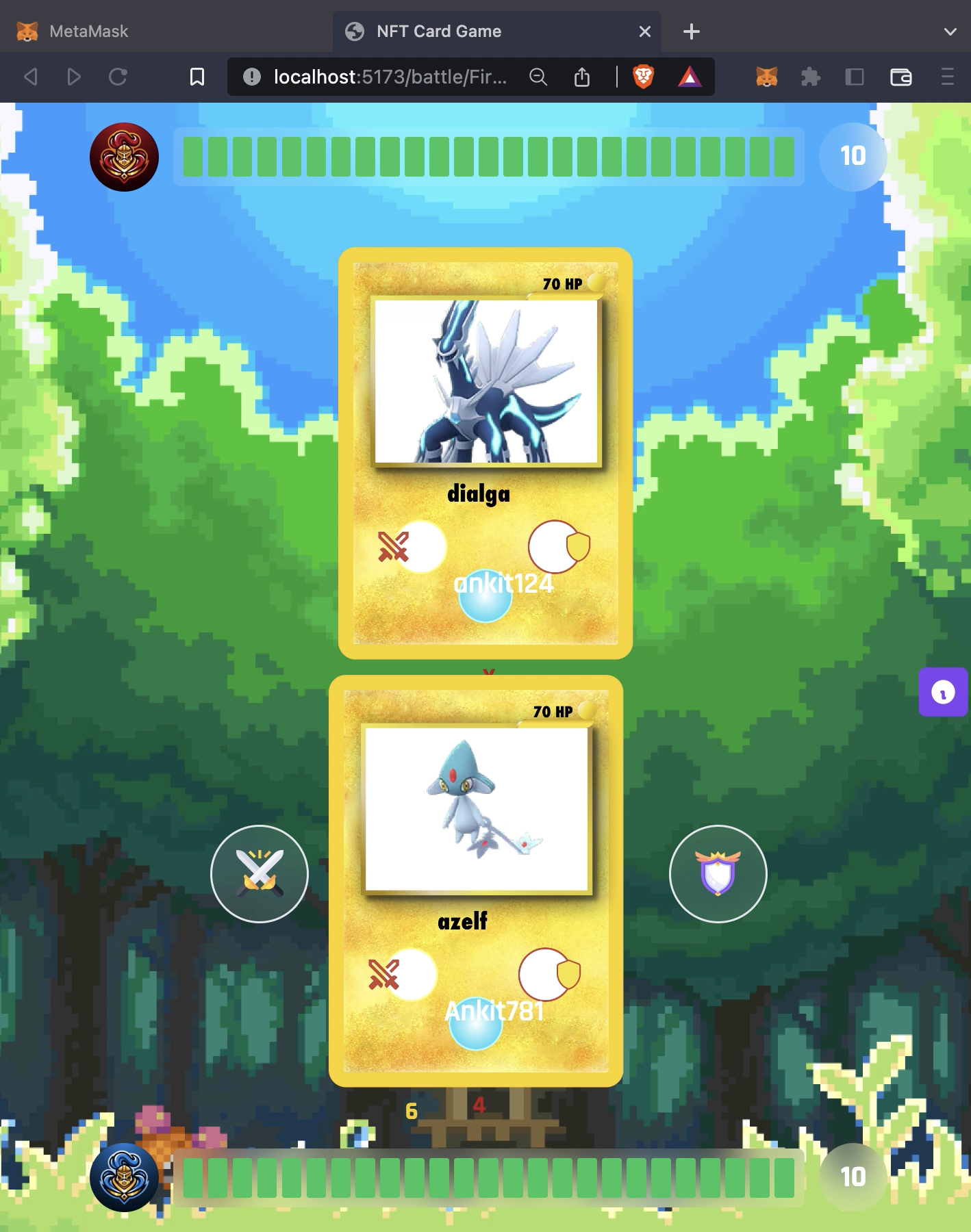Open a new browser tab
The height and width of the screenshot is (1232, 971).
pyautogui.click(x=692, y=31)
